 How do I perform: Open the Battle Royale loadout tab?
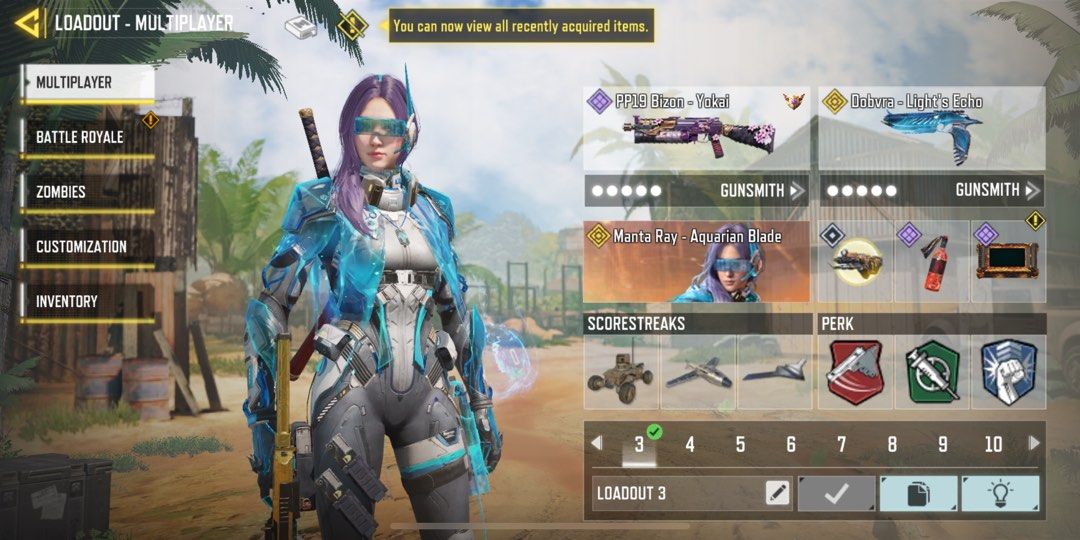coord(80,137)
